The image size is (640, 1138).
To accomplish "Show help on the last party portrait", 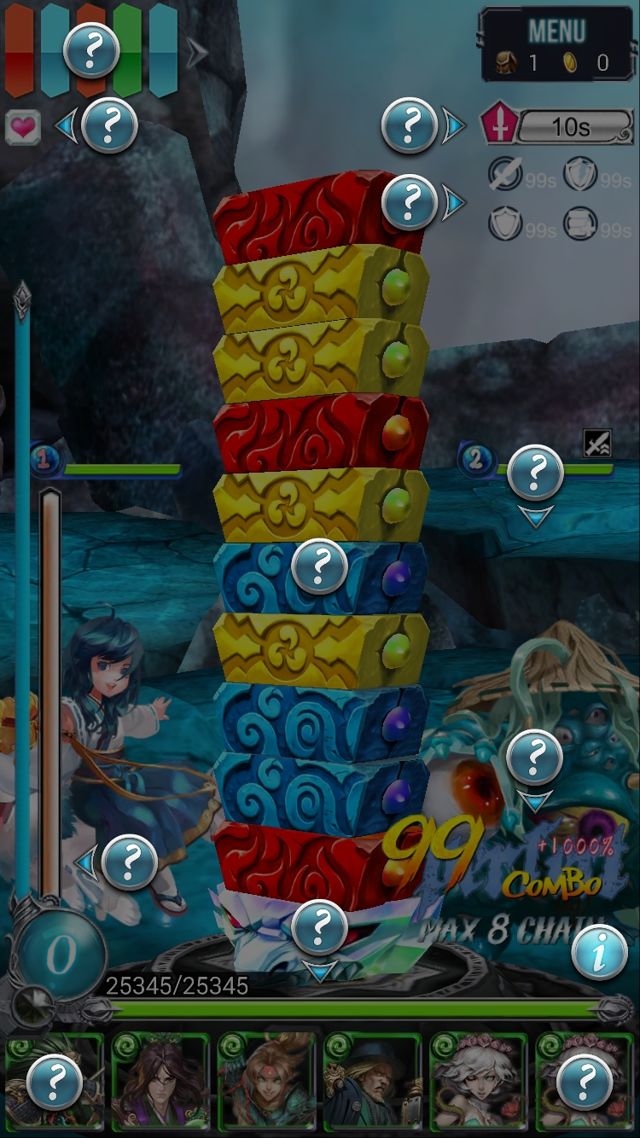I will pyautogui.click(x=584, y=1082).
